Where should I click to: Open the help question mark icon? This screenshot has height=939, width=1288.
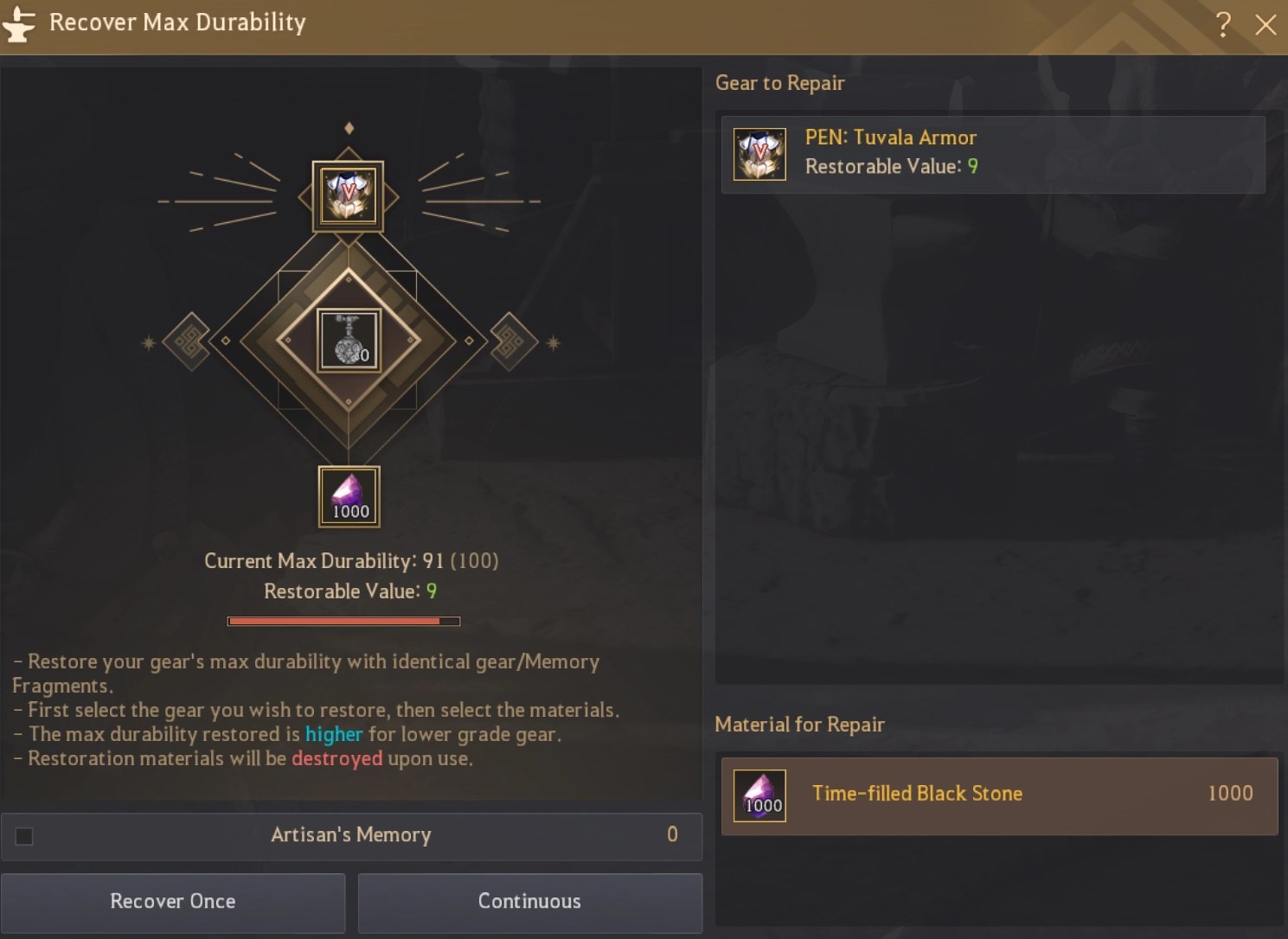coord(1223,25)
